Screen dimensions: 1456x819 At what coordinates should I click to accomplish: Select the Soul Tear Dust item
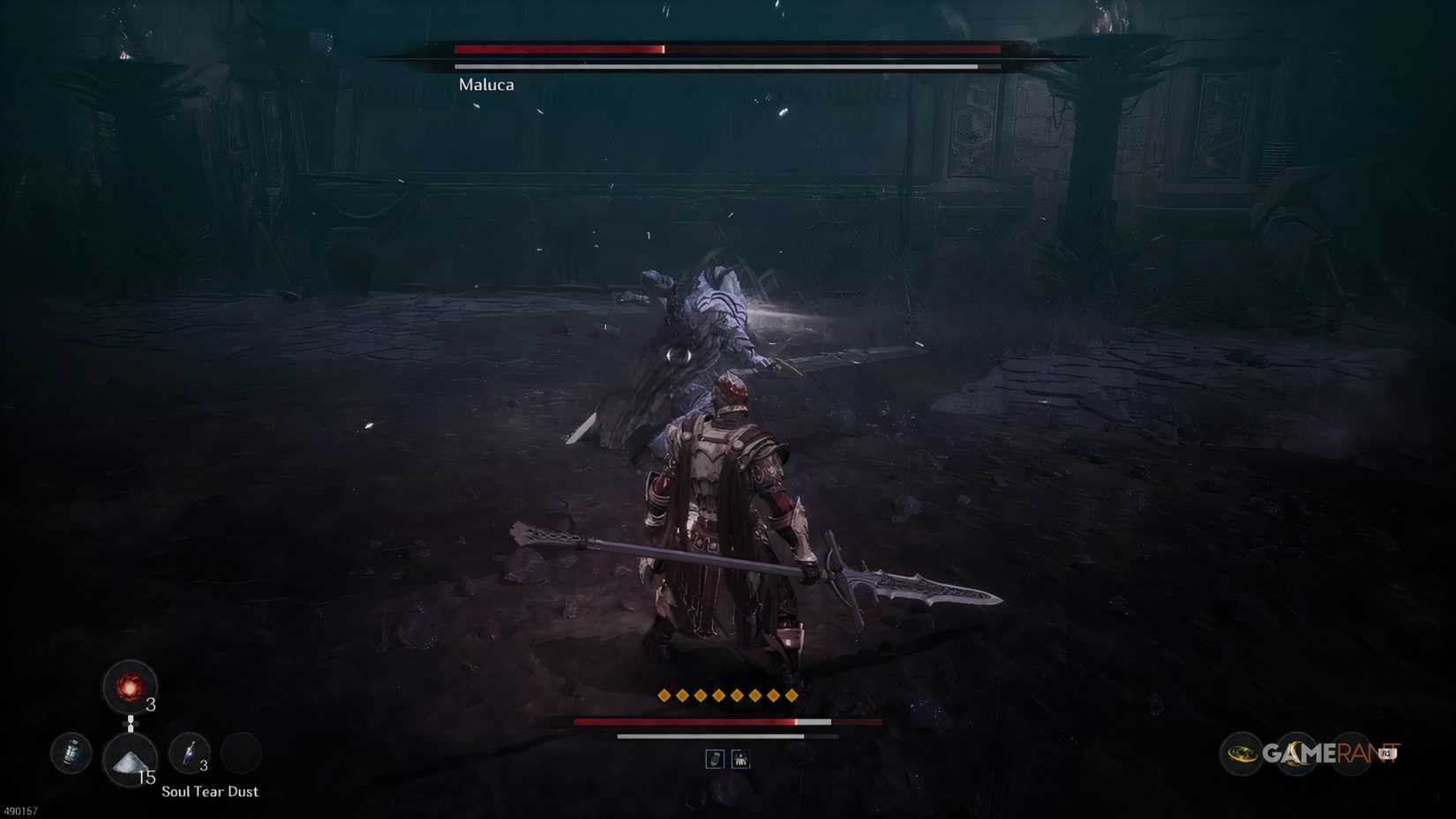pyautogui.click(x=129, y=759)
